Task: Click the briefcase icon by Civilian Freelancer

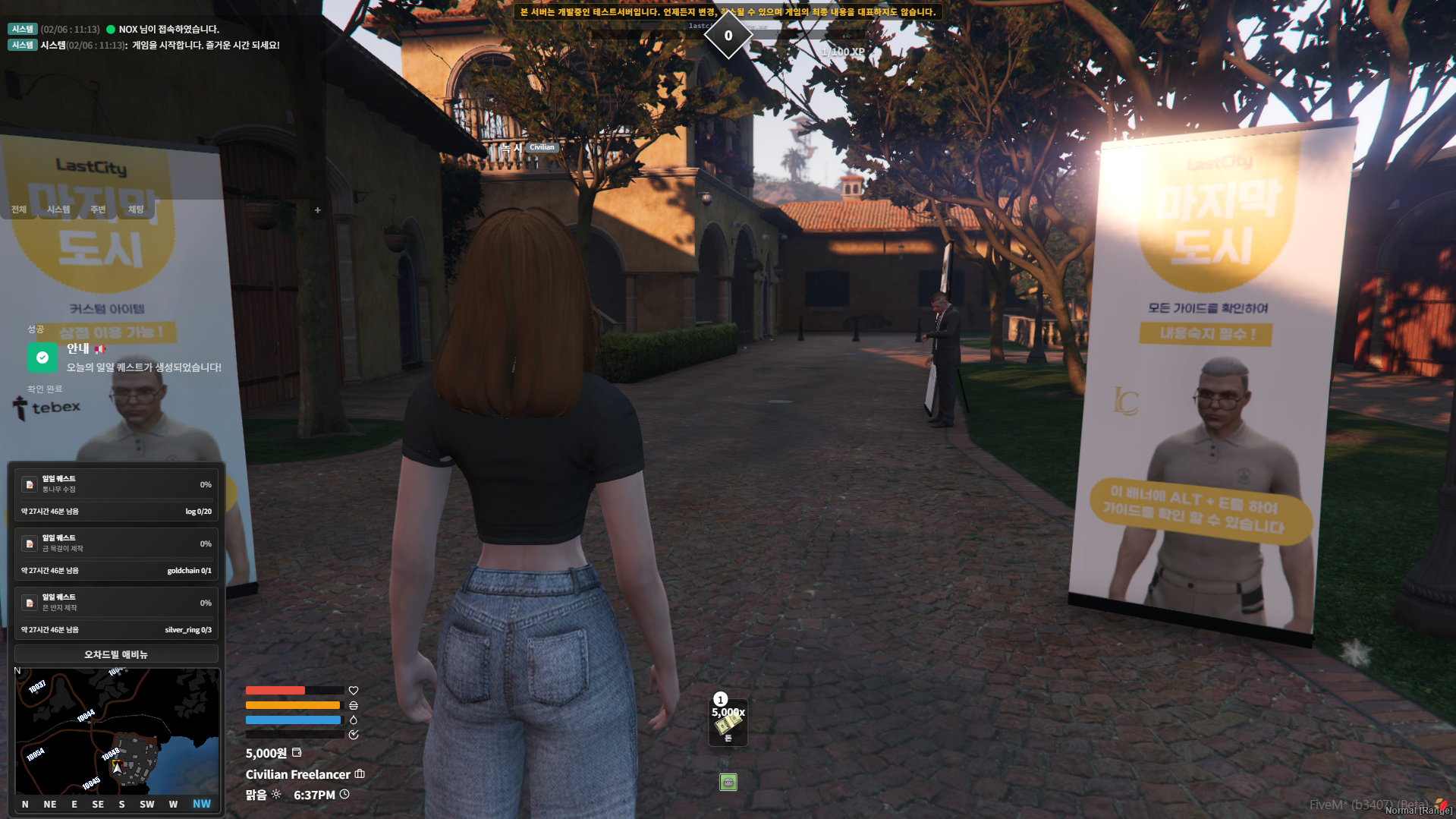Action: (x=360, y=774)
